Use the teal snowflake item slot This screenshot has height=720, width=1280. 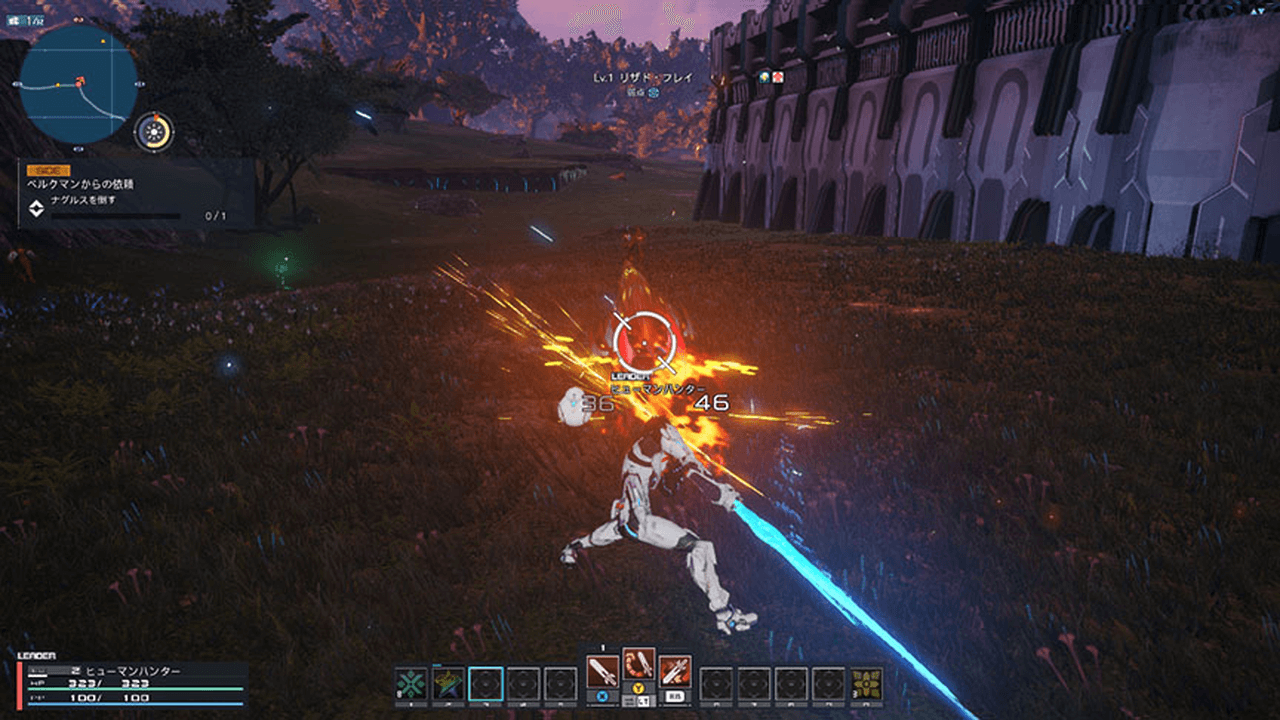click(x=411, y=684)
